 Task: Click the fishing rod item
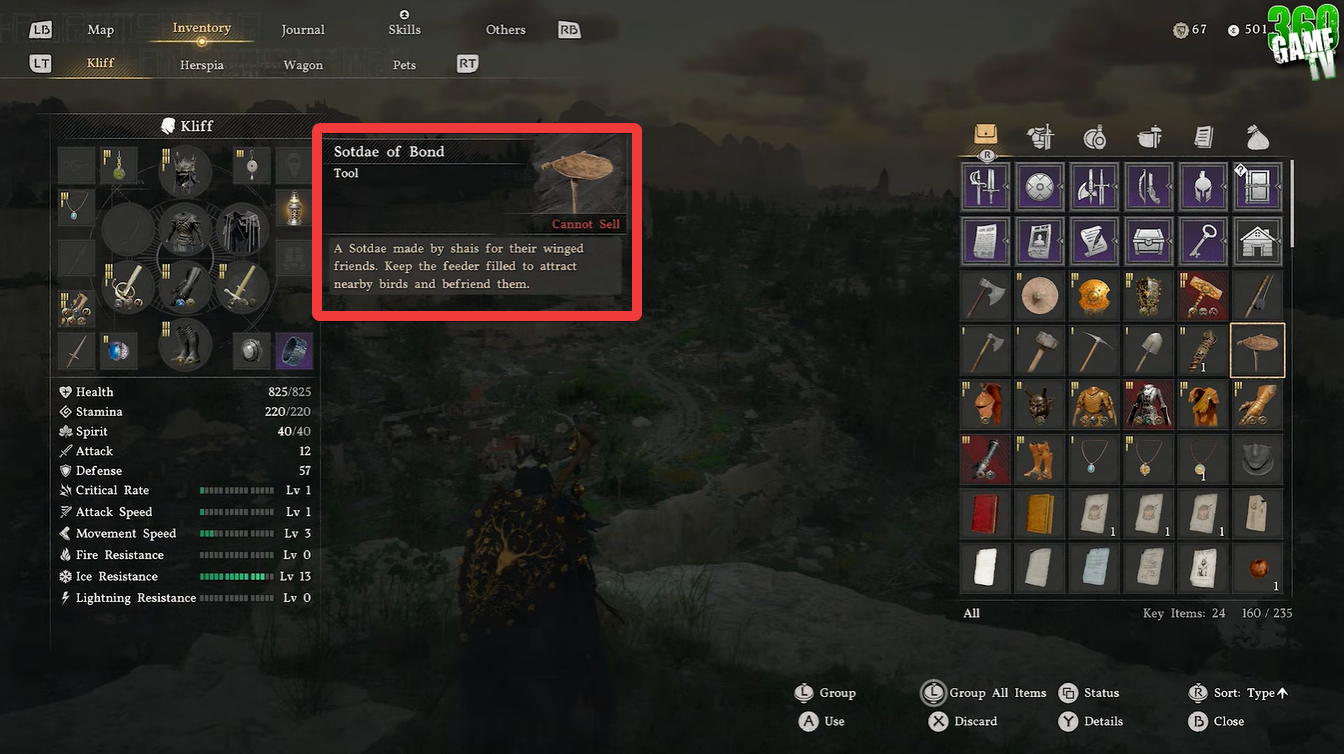click(x=1257, y=295)
